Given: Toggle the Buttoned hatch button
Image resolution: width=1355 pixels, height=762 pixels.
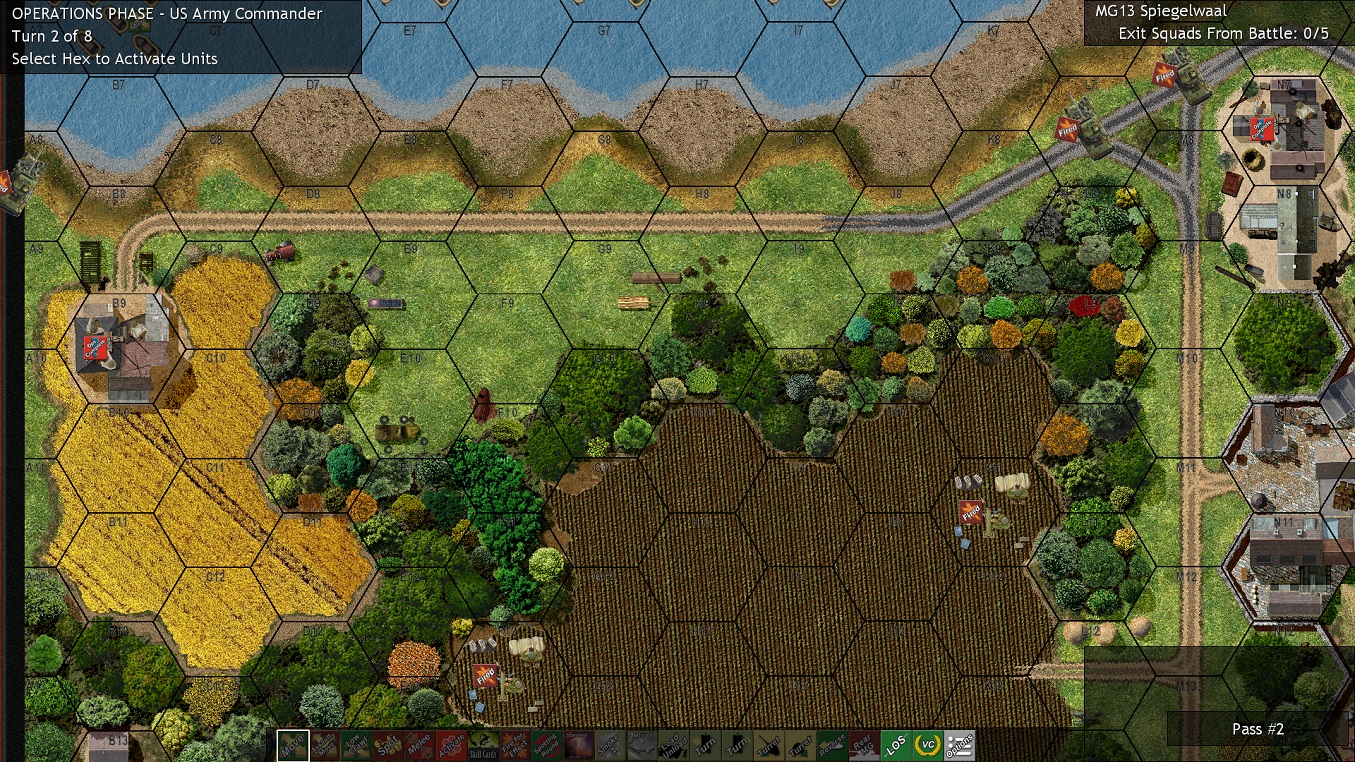Looking at the screenshot, I should click(x=641, y=746).
